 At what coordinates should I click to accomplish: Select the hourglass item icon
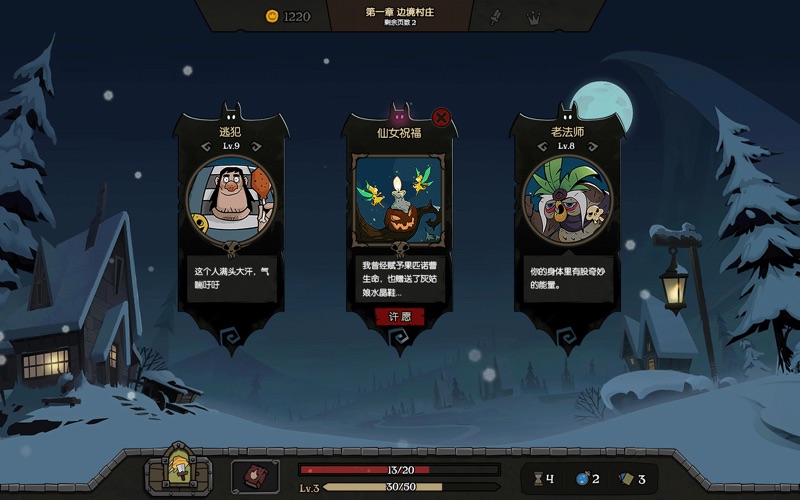point(541,479)
